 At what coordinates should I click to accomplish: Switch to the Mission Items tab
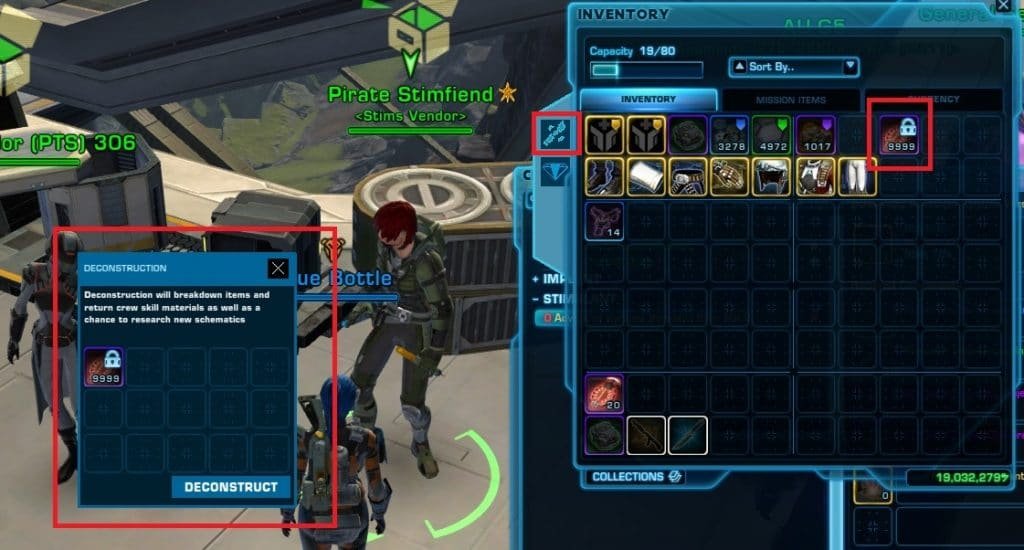click(x=791, y=100)
